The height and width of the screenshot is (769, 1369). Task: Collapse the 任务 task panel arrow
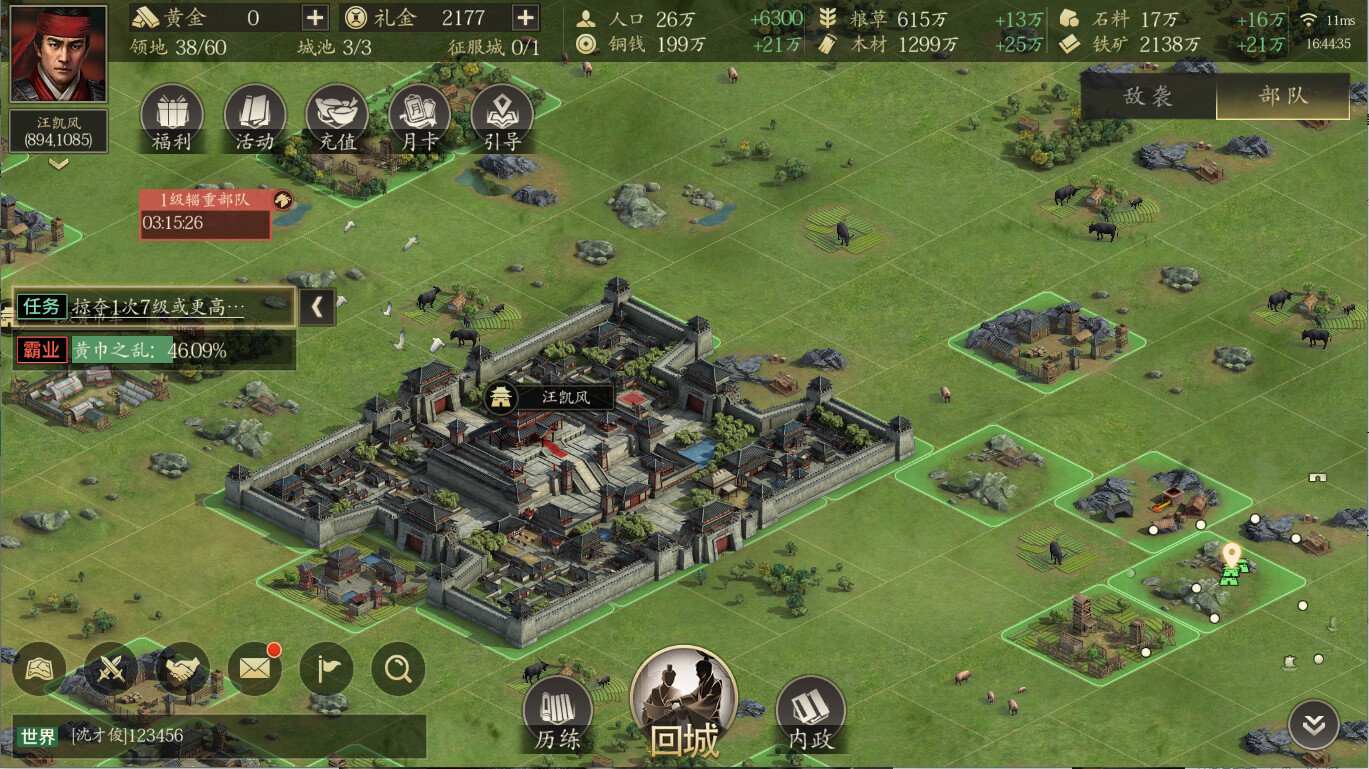click(x=317, y=307)
